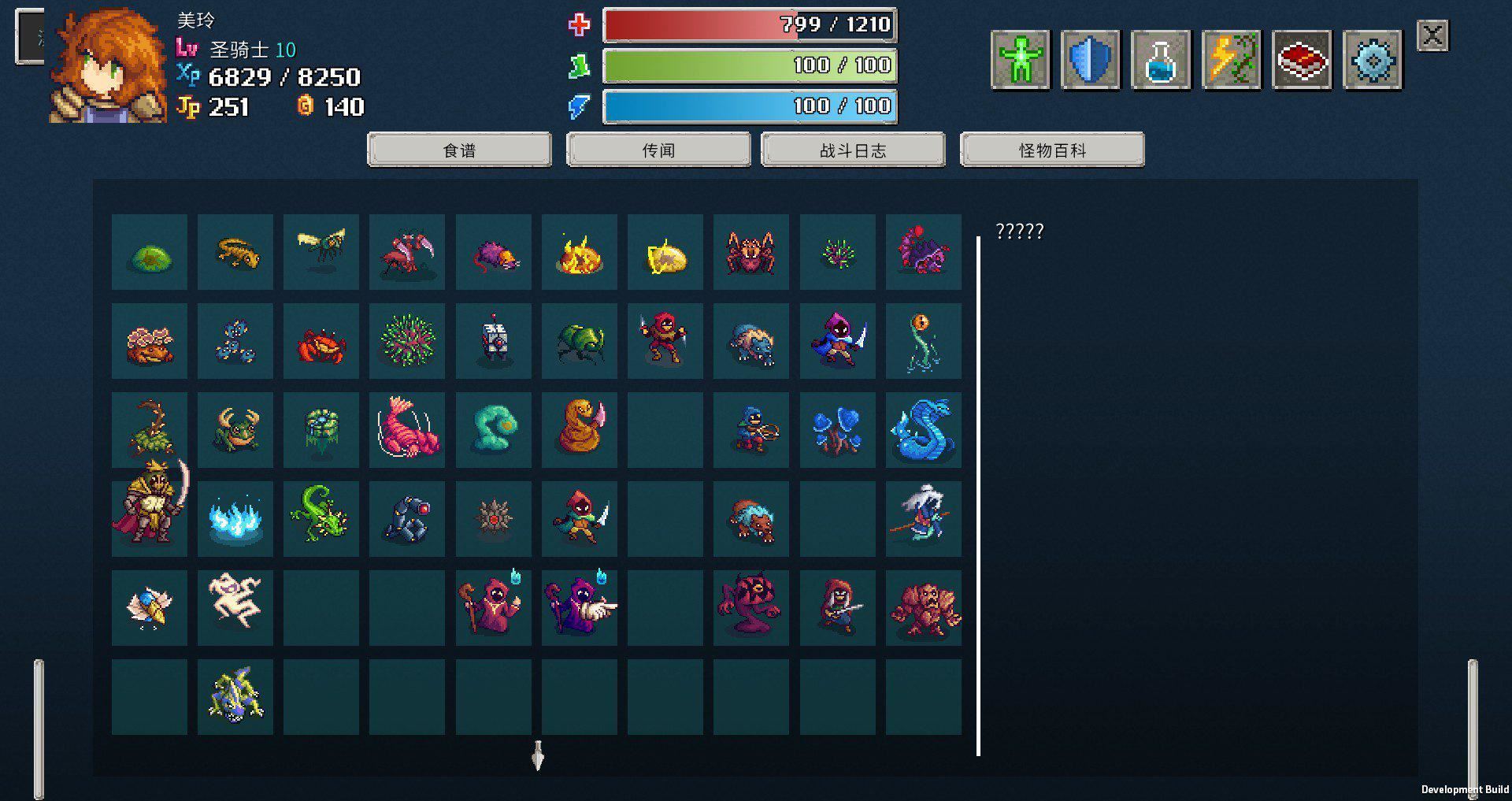Switch to the 食谱 recipes tab

(x=460, y=149)
